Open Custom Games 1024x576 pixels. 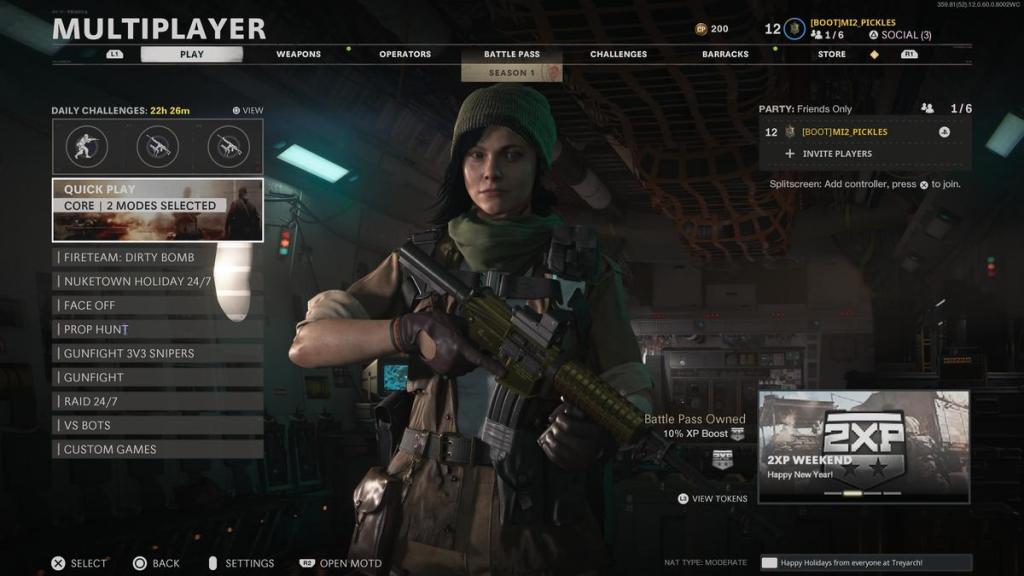[158, 449]
